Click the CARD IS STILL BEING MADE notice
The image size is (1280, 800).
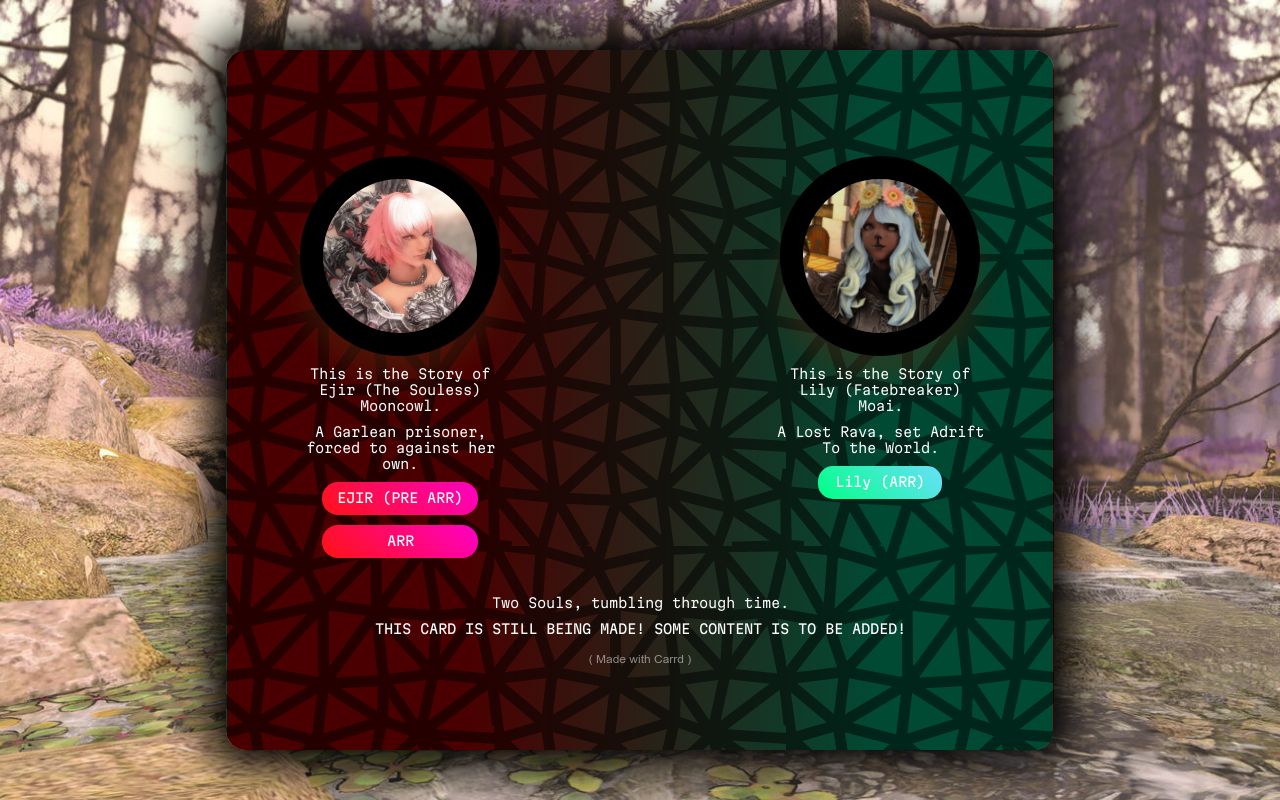(x=638, y=629)
